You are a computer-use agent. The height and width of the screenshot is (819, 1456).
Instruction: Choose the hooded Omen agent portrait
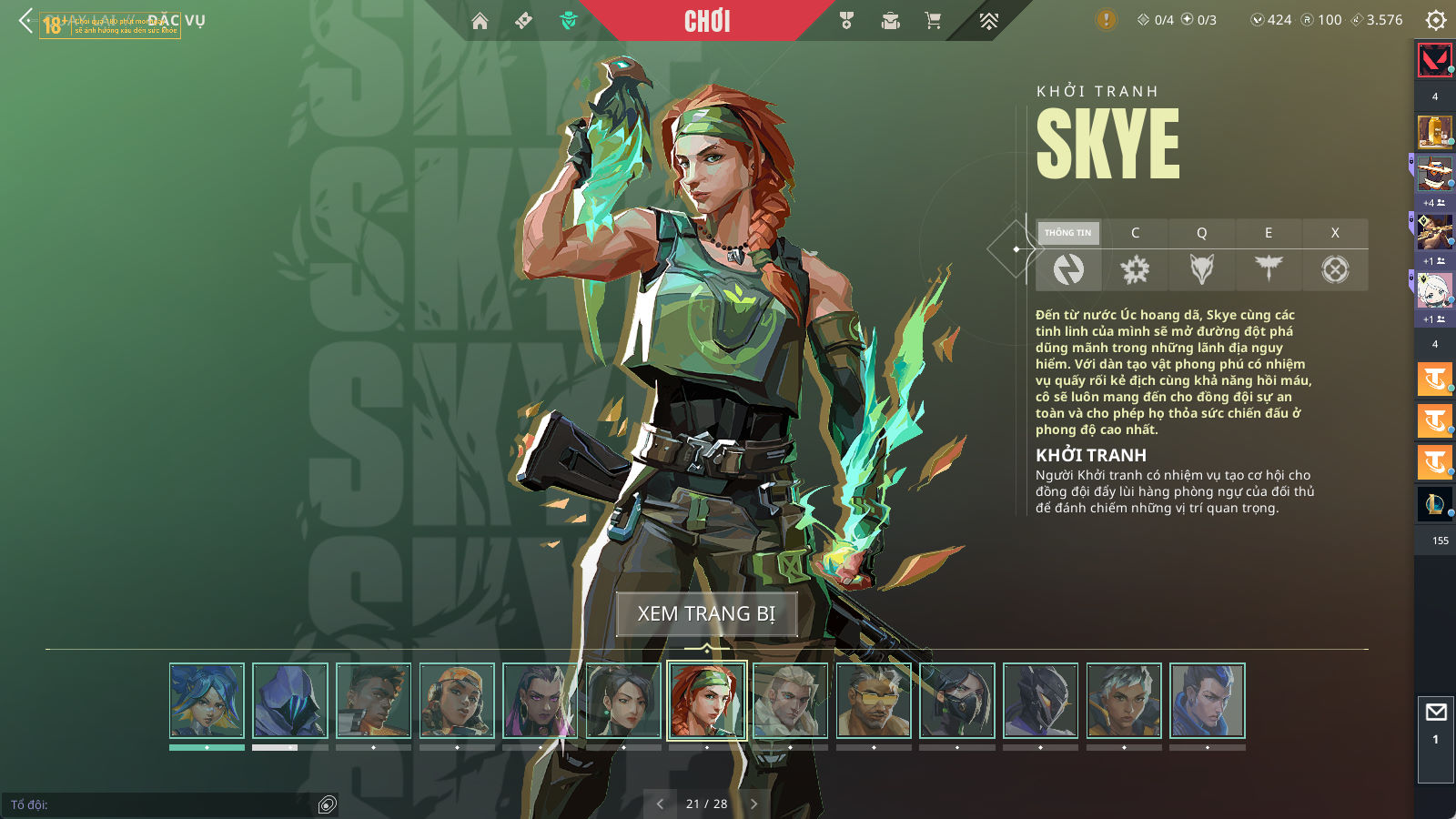[290, 701]
